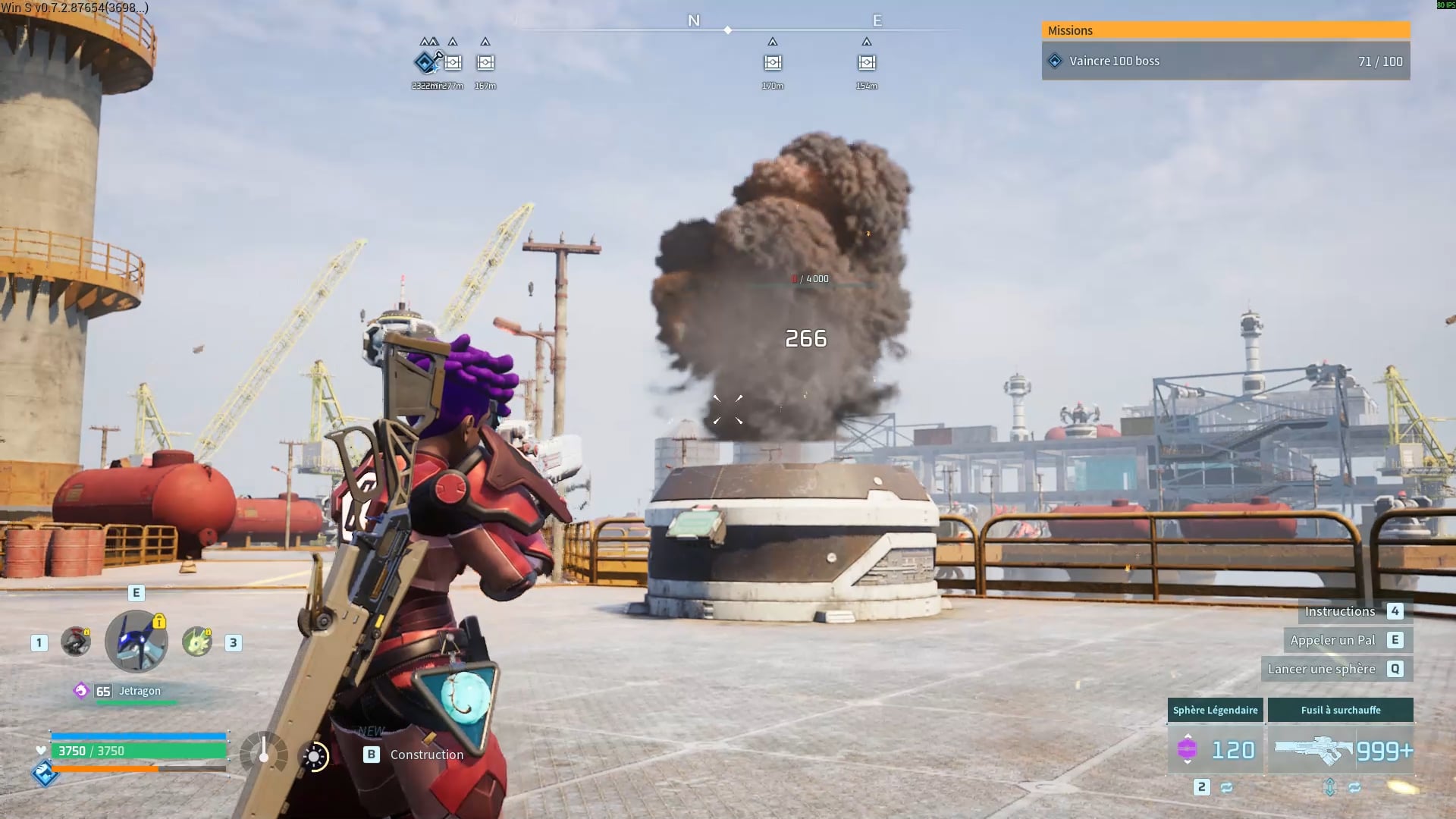Click the time-of-day sun dial icon

point(315,756)
